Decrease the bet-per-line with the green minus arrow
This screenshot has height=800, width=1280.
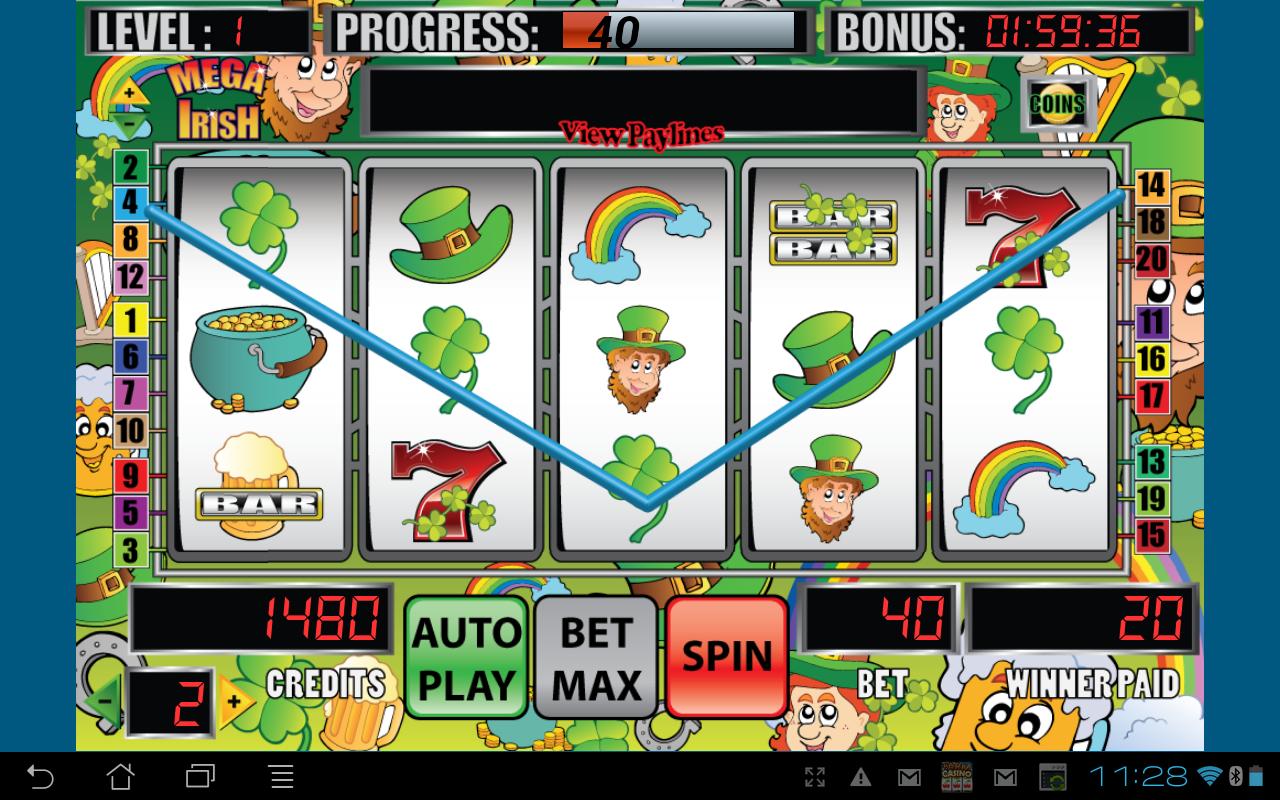pyautogui.click(x=105, y=701)
